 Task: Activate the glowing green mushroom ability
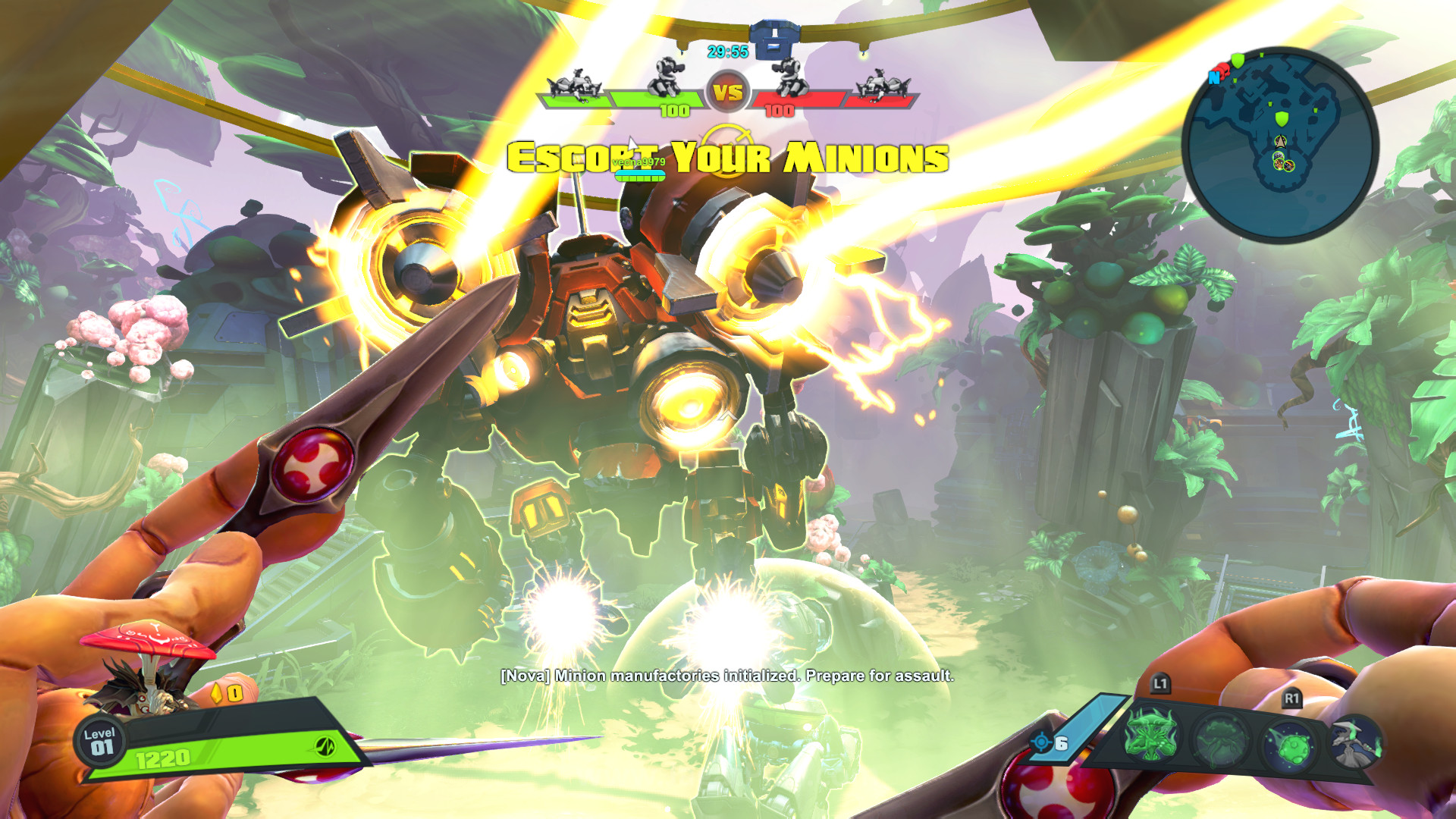tap(1151, 735)
